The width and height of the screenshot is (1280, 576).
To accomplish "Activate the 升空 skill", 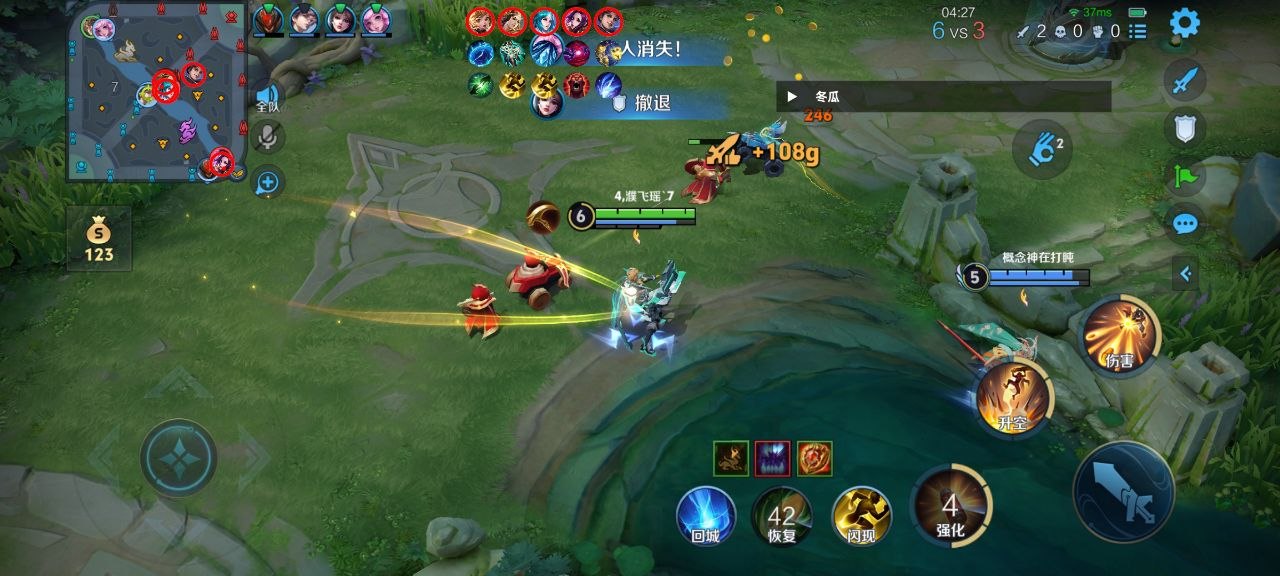I will [1013, 397].
